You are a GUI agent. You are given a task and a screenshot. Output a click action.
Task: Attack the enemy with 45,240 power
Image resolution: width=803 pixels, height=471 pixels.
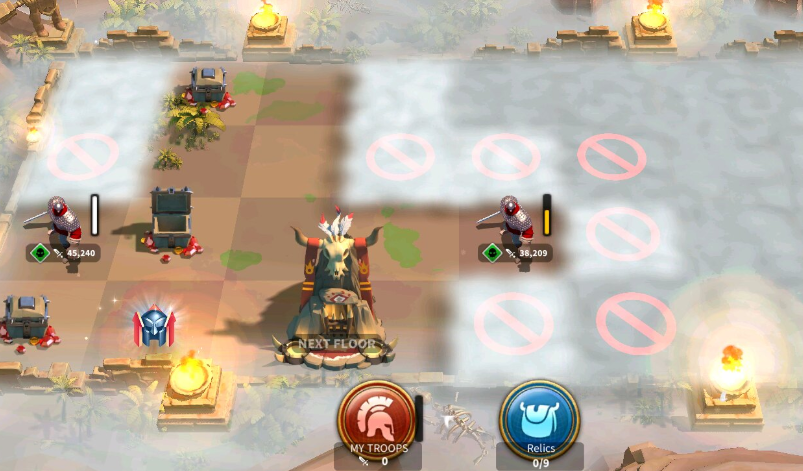64,223
